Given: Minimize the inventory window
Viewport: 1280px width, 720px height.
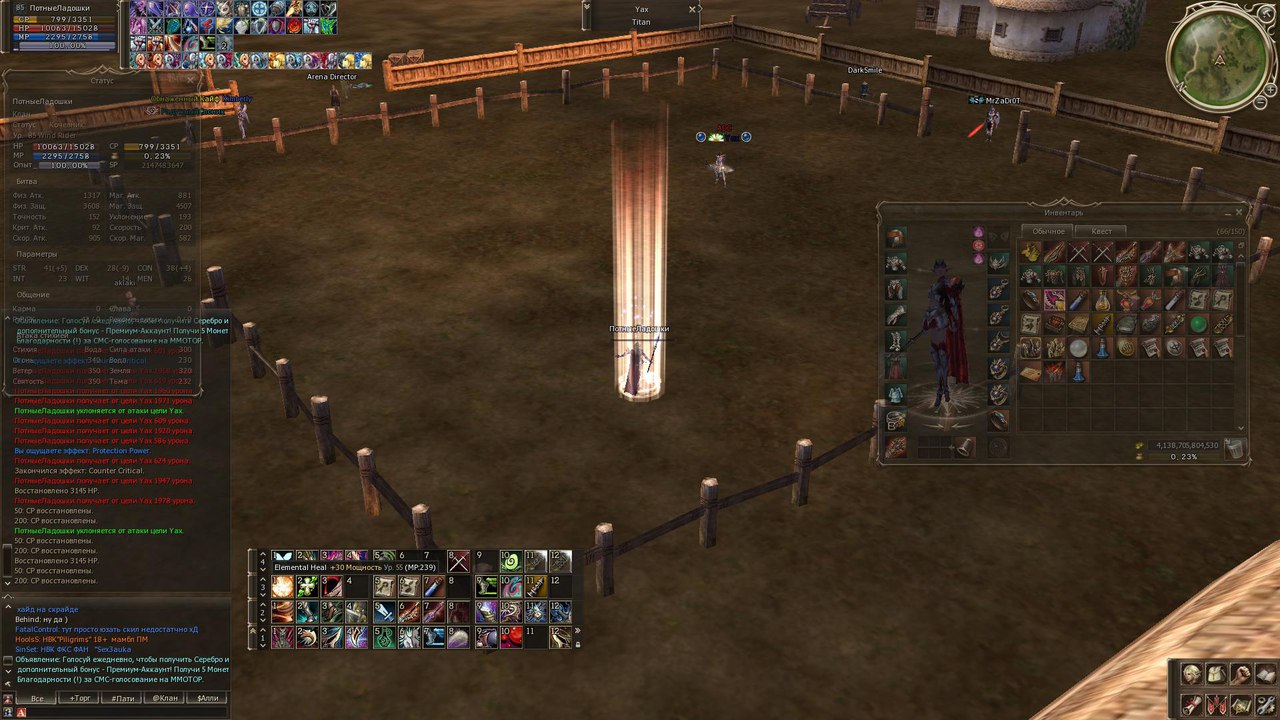Looking at the screenshot, I should tap(1228, 212).
